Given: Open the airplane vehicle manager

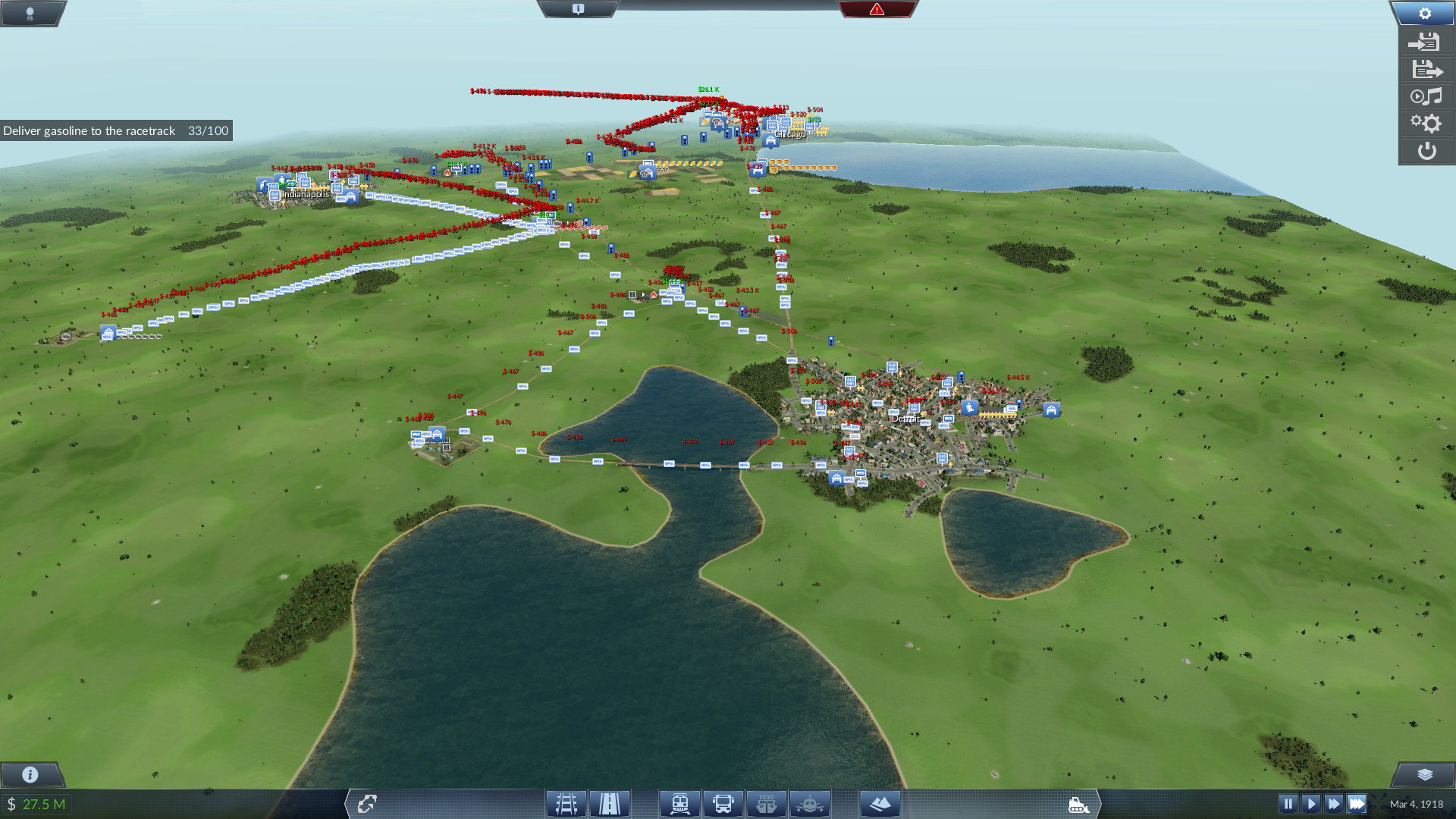Looking at the screenshot, I should (809, 804).
